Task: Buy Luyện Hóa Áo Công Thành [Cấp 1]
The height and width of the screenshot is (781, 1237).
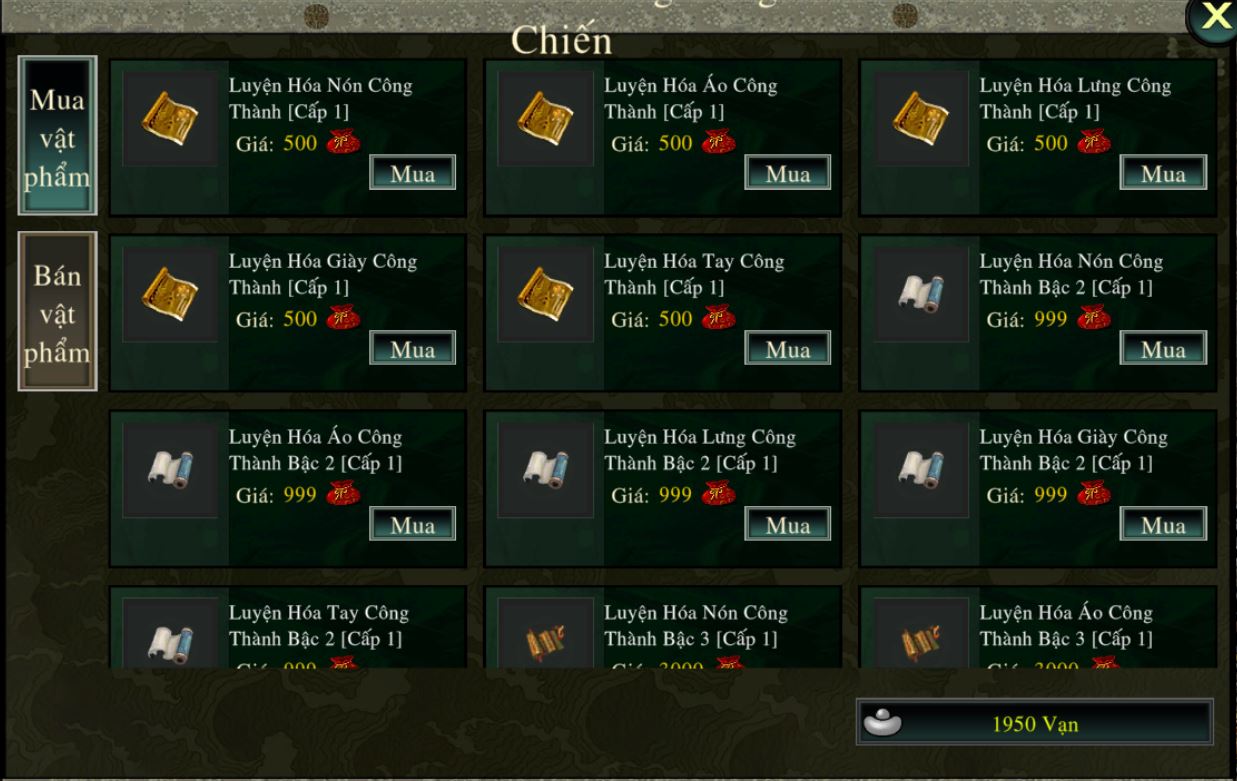Action: click(787, 173)
